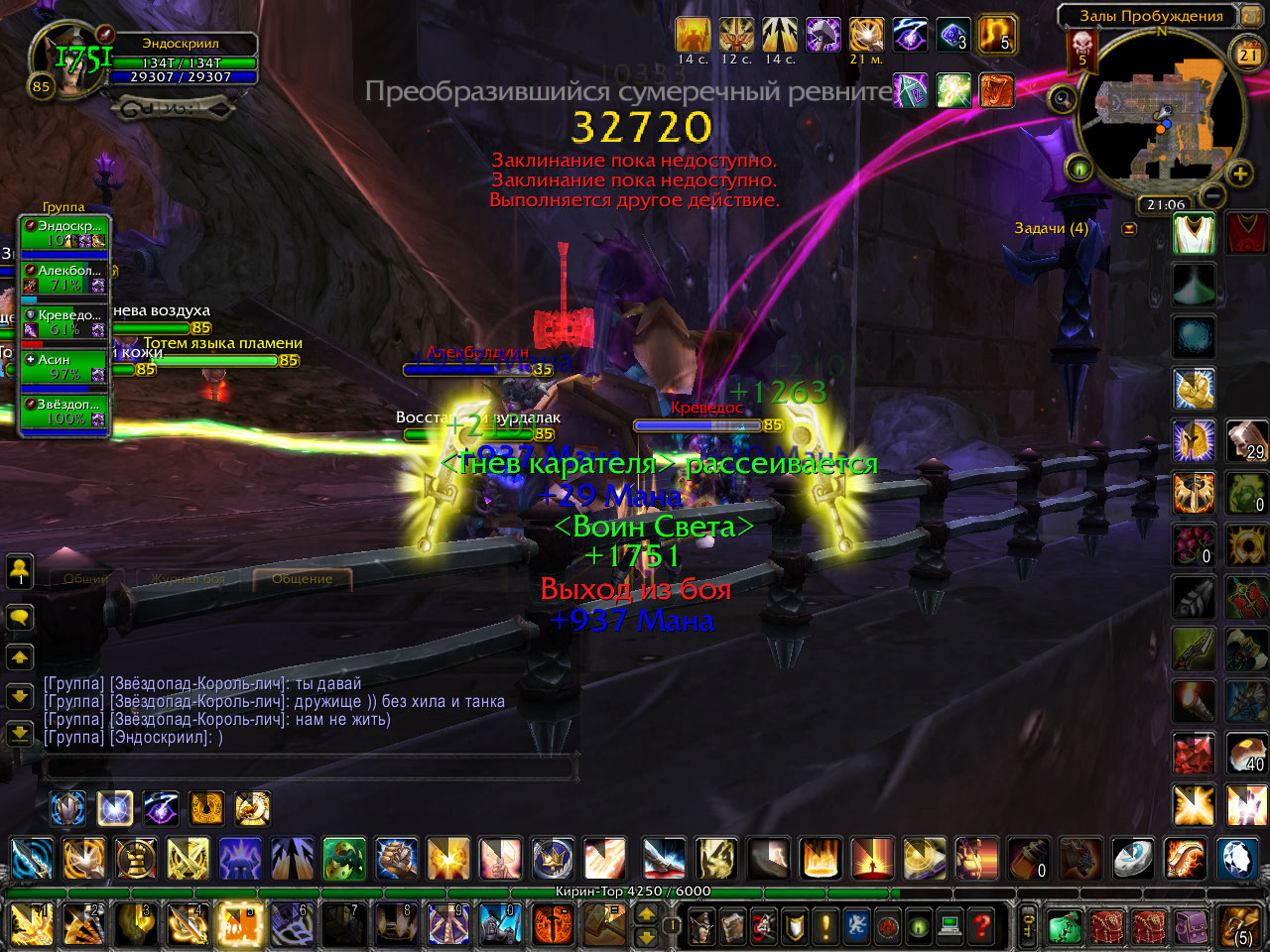This screenshot has width=1270, height=952.
Task: Switch to the Журнал боя chat tab
Action: (189, 578)
